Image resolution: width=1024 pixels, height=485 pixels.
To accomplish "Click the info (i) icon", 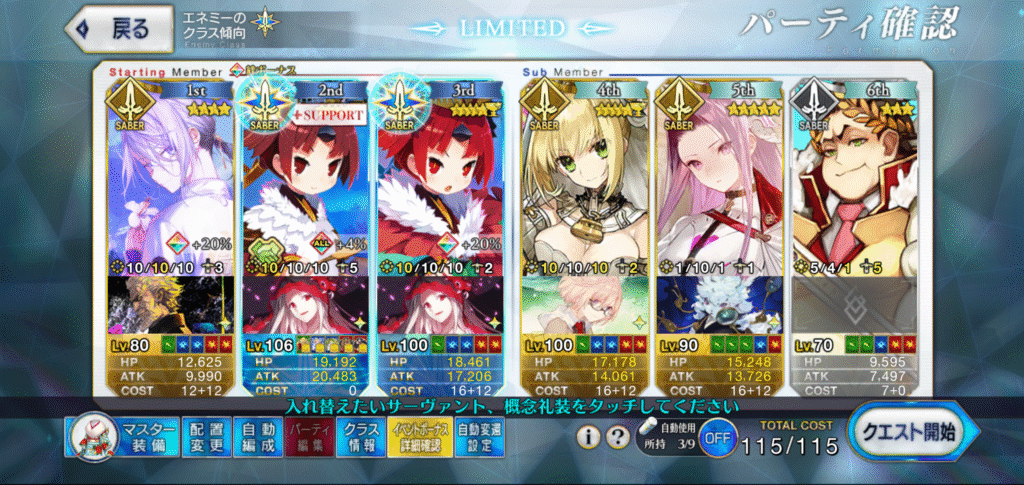I will [590, 437].
